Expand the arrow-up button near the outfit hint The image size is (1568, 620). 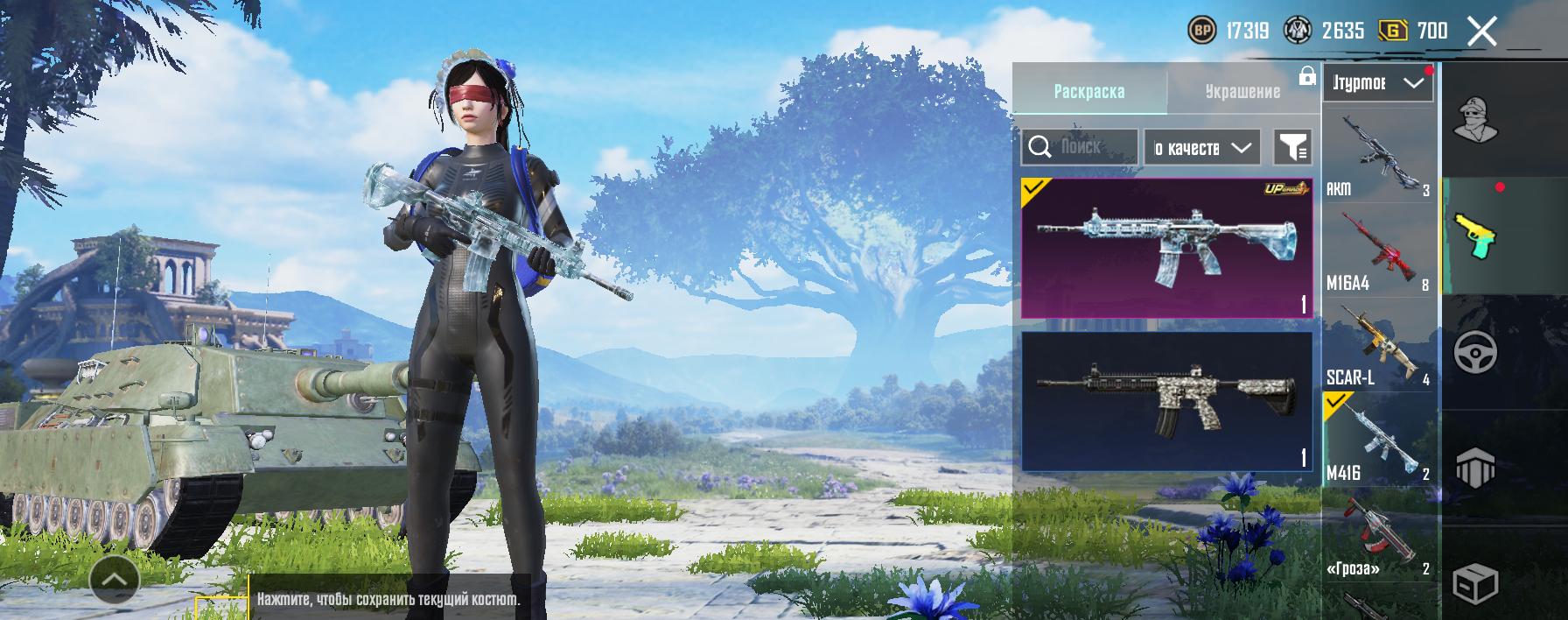(x=115, y=579)
